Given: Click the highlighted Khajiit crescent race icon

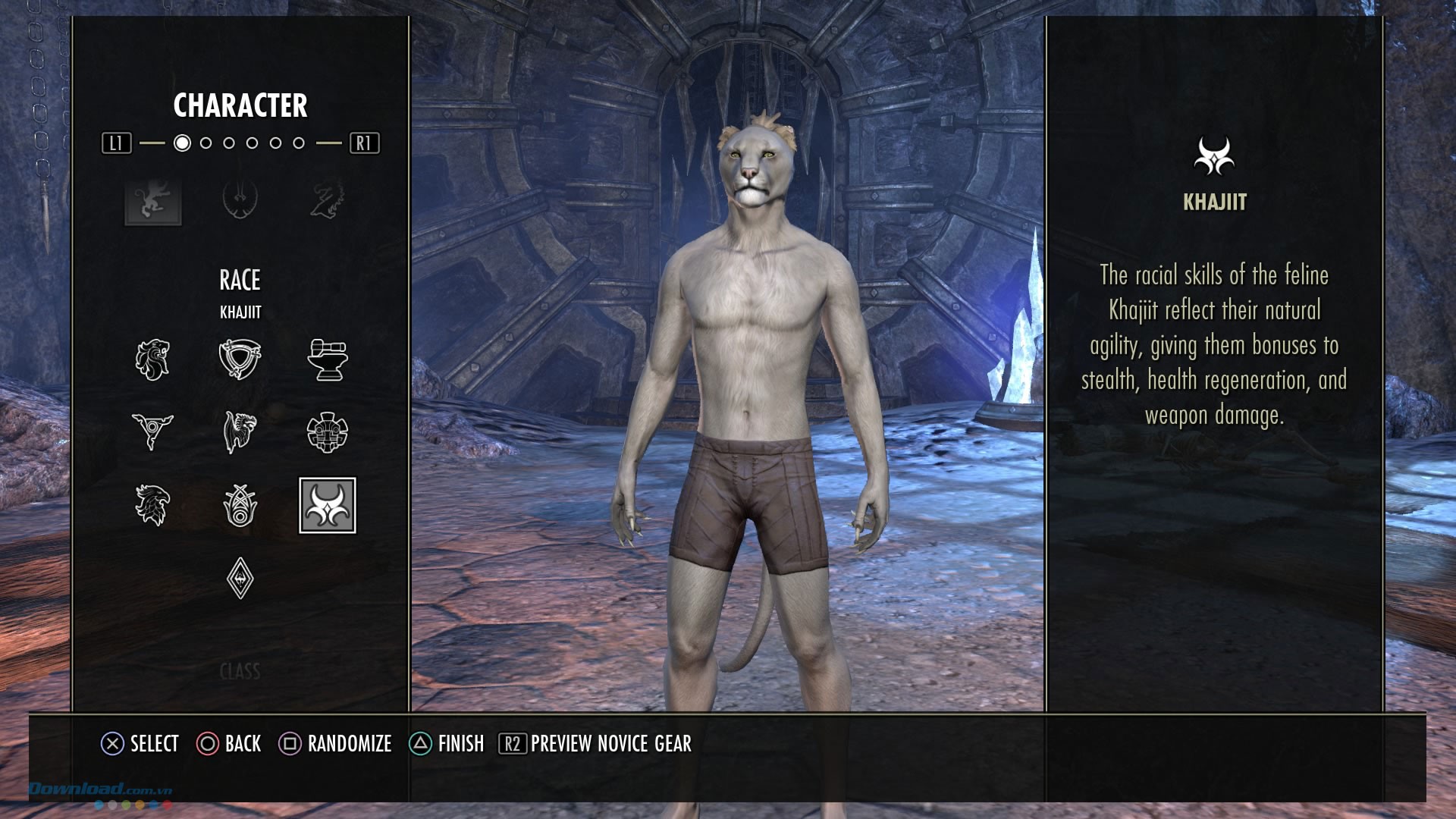Looking at the screenshot, I should pyautogui.click(x=328, y=505).
